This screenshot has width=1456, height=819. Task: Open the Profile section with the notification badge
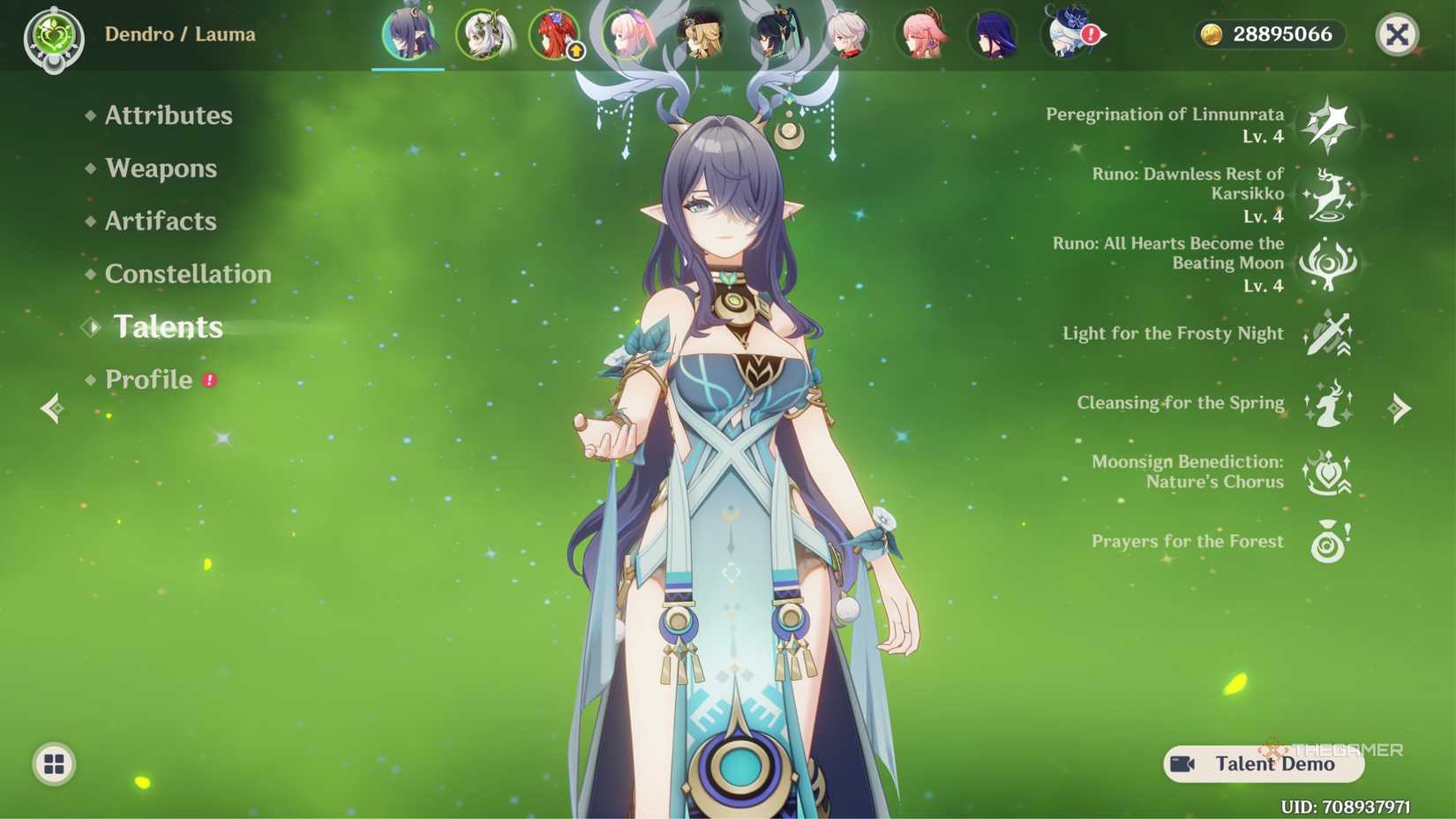coord(149,379)
